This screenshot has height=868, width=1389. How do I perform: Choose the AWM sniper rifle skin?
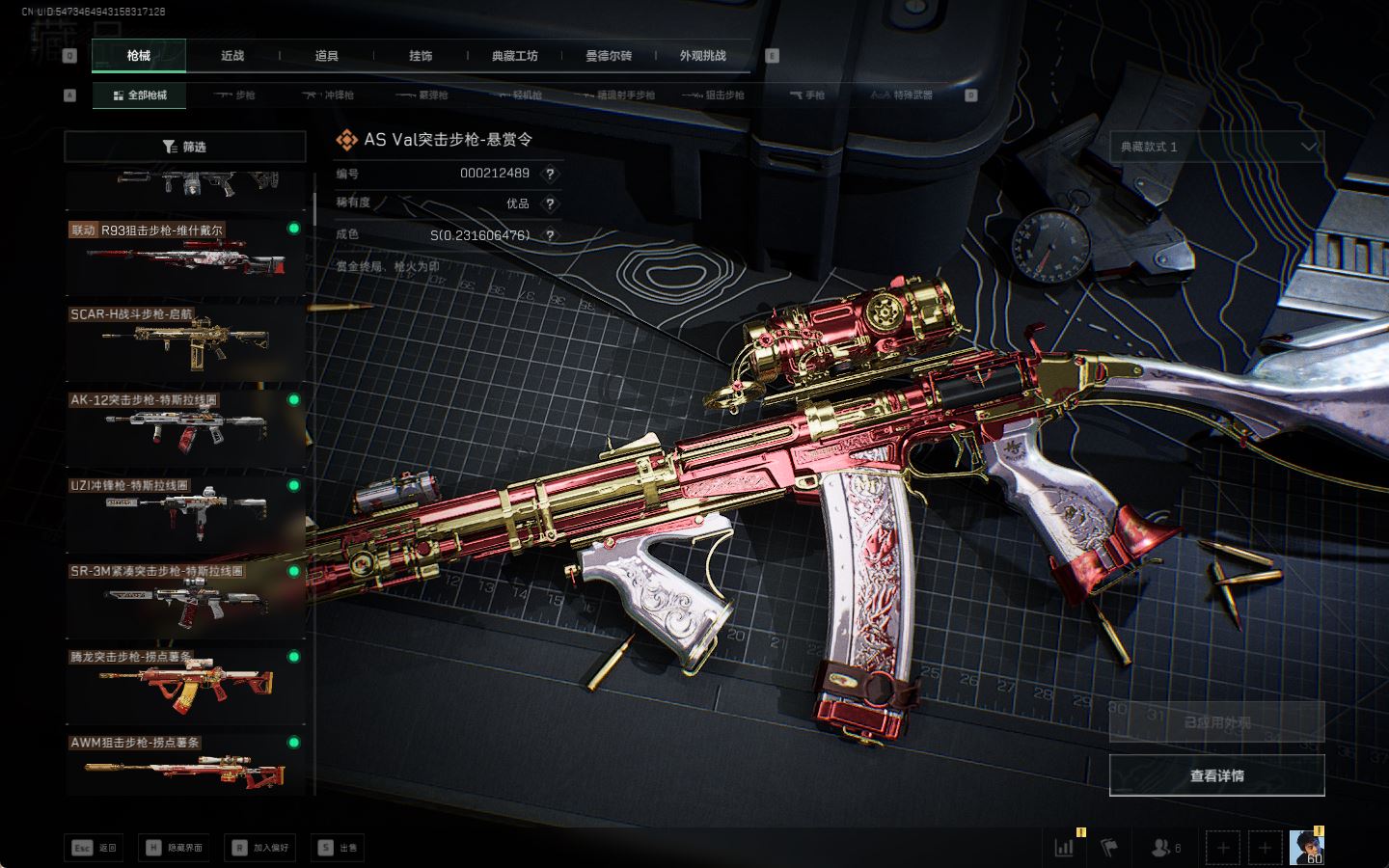pos(184,769)
